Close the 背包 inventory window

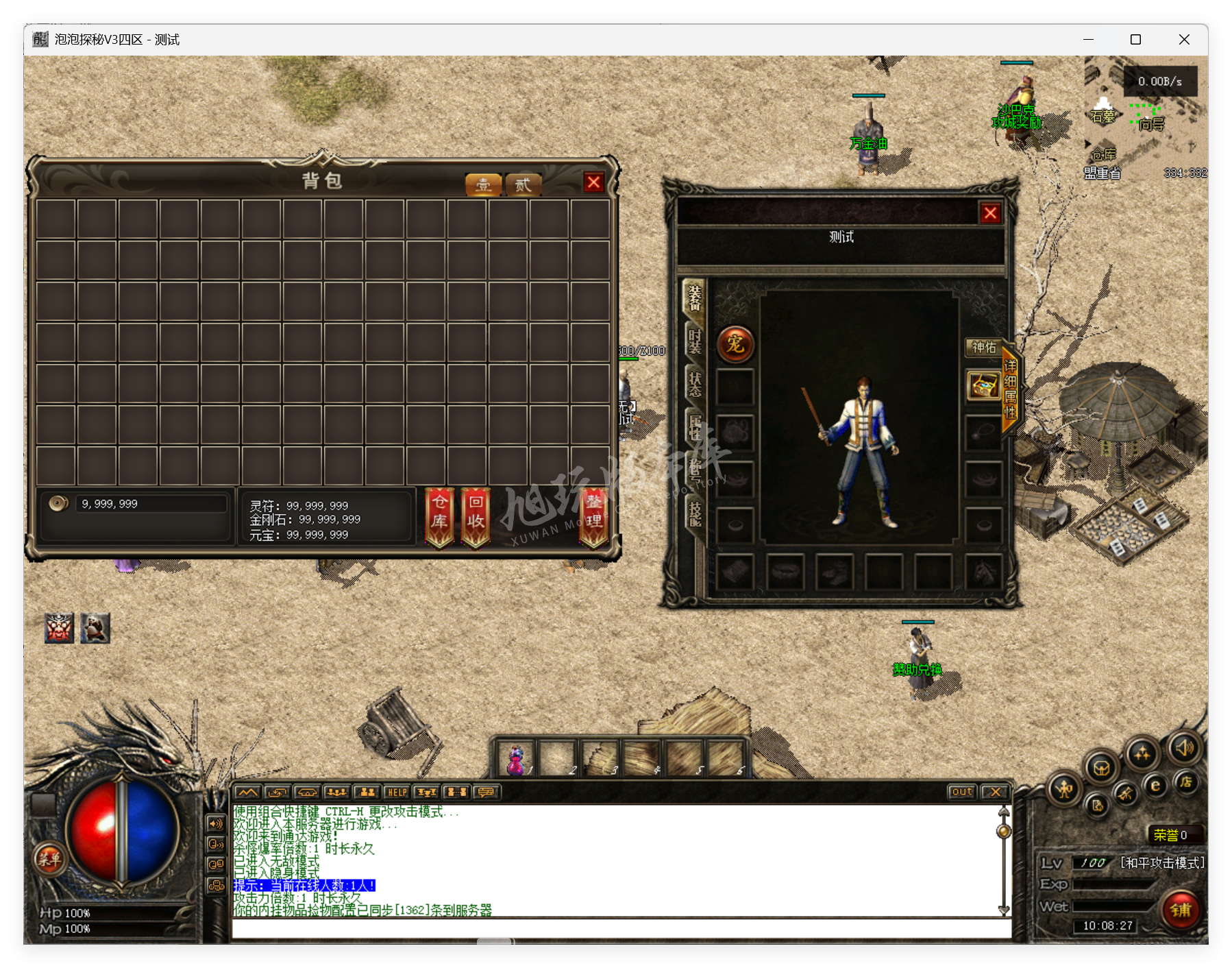coord(593,182)
